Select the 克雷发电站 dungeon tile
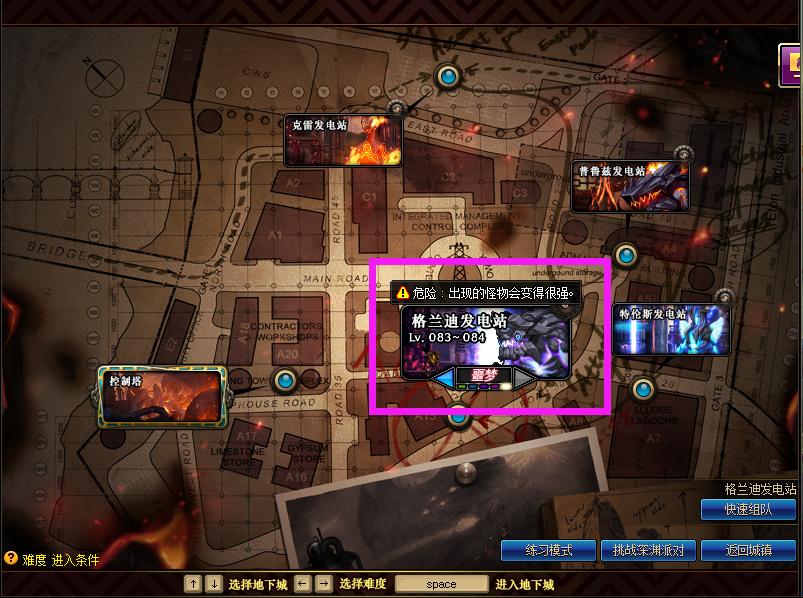The height and width of the screenshot is (598, 803). click(x=342, y=140)
